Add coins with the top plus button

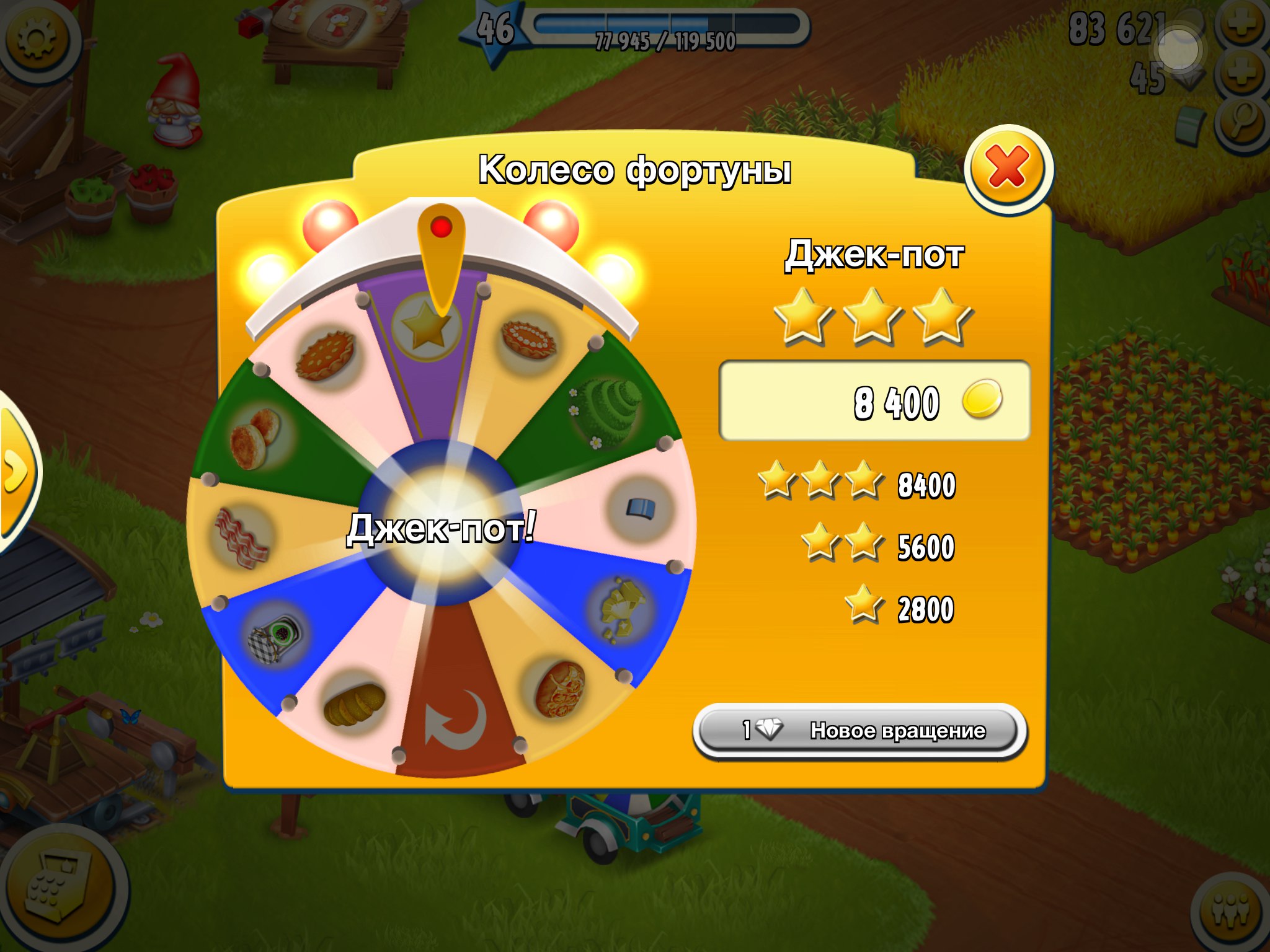pos(1241,25)
